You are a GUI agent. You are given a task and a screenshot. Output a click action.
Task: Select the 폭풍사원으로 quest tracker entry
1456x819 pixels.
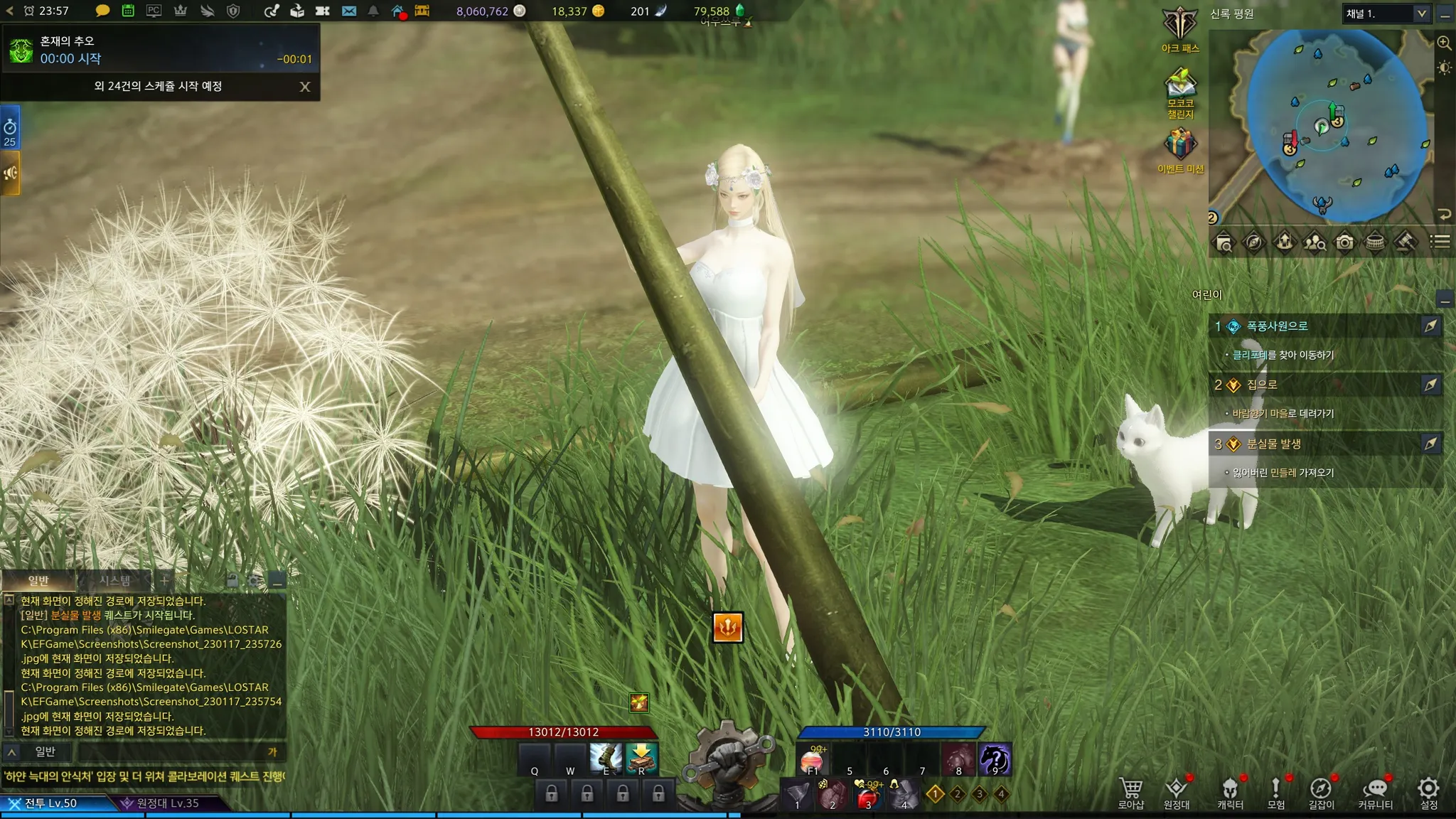click(1277, 326)
